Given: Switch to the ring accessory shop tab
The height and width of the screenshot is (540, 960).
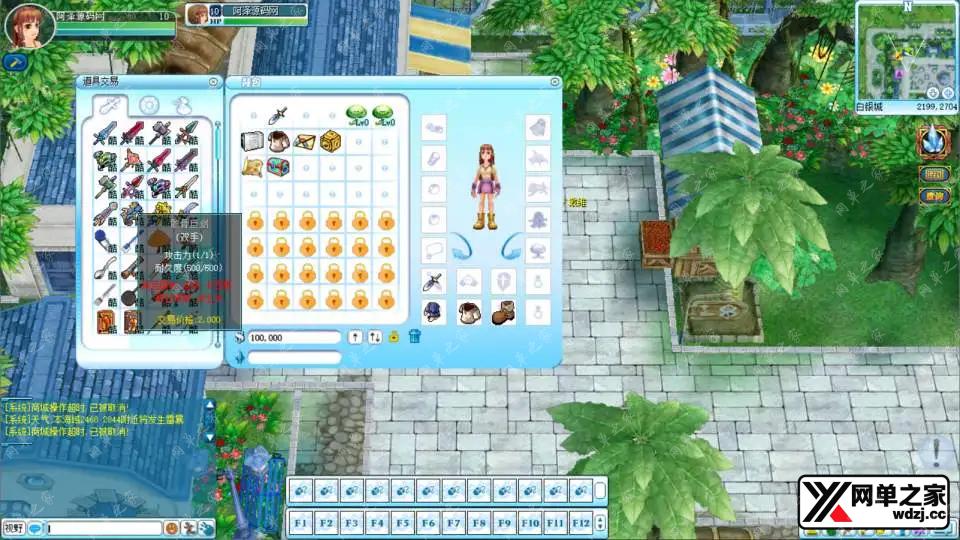Looking at the screenshot, I should (x=149, y=105).
